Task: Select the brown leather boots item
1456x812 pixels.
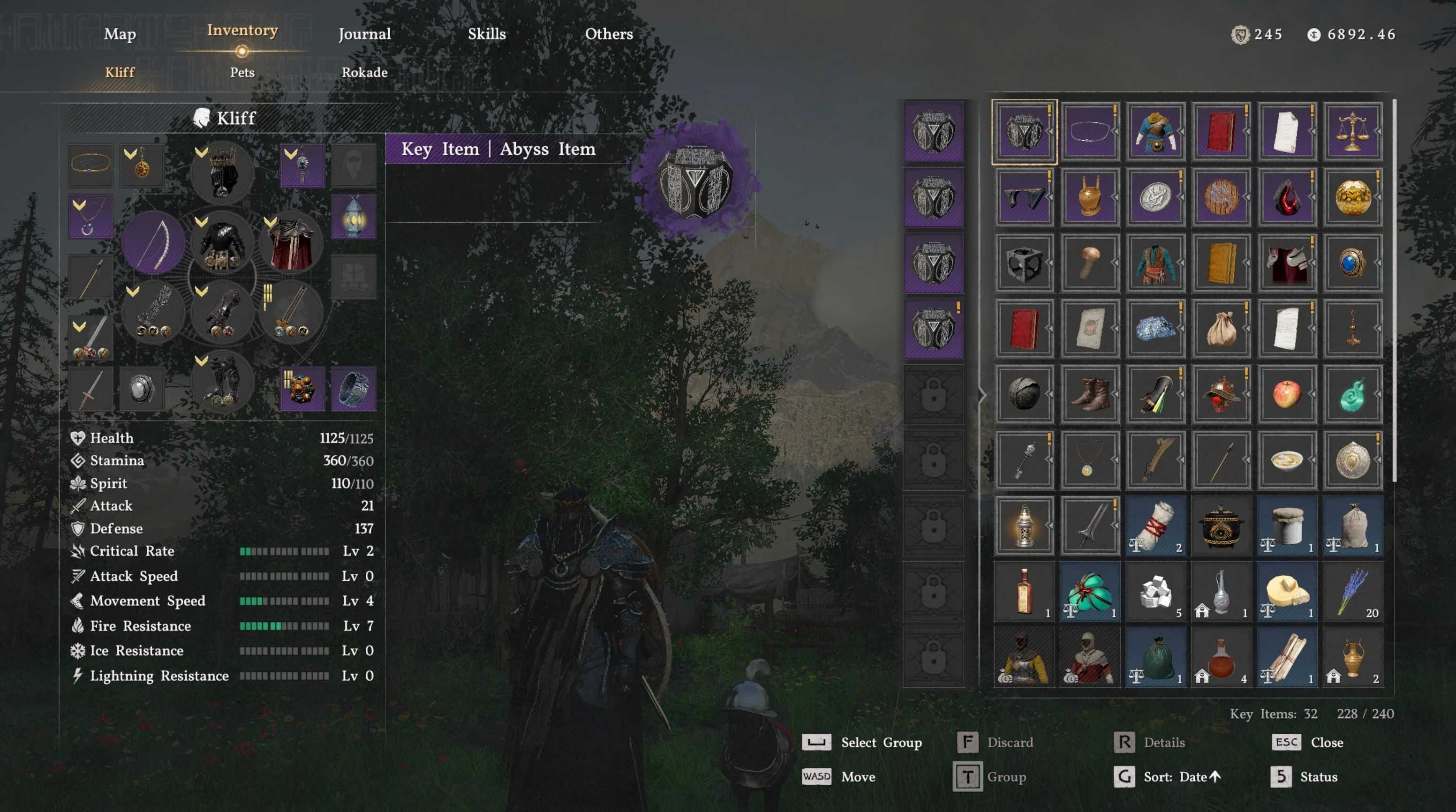Action: (x=1089, y=394)
